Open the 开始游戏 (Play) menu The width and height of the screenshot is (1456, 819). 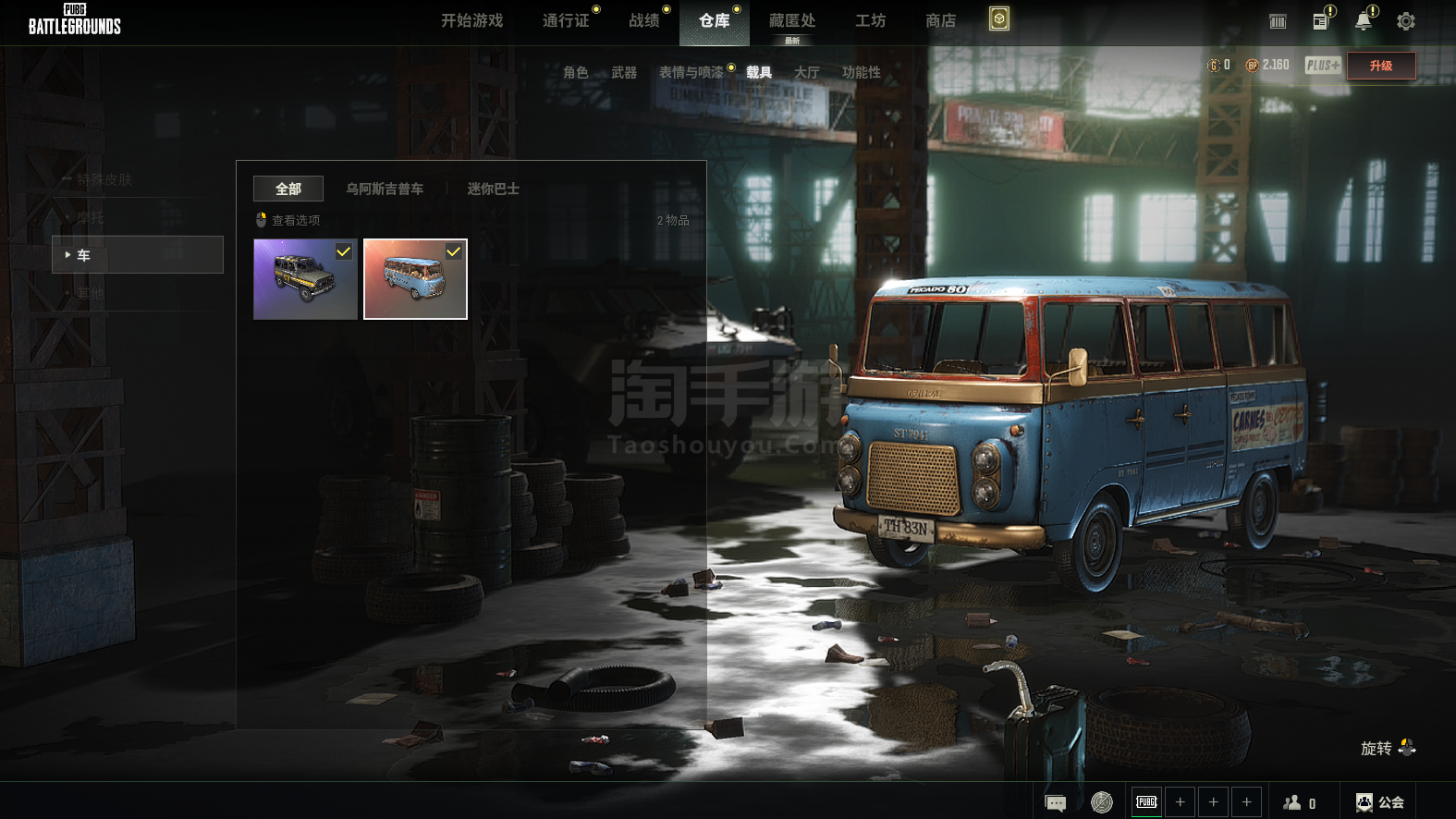point(471,20)
